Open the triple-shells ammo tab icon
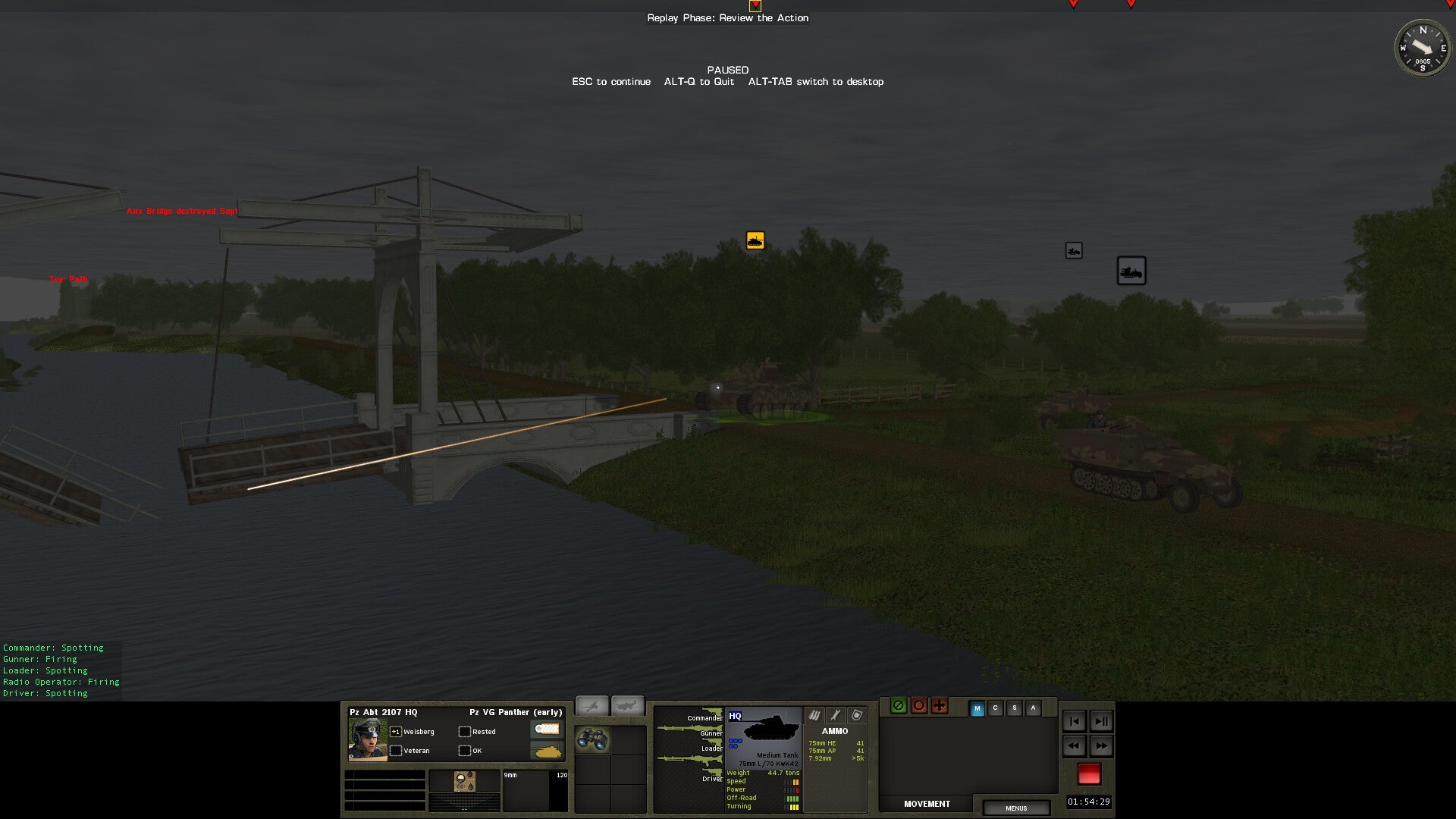This screenshot has width=1456, height=819. click(x=814, y=716)
